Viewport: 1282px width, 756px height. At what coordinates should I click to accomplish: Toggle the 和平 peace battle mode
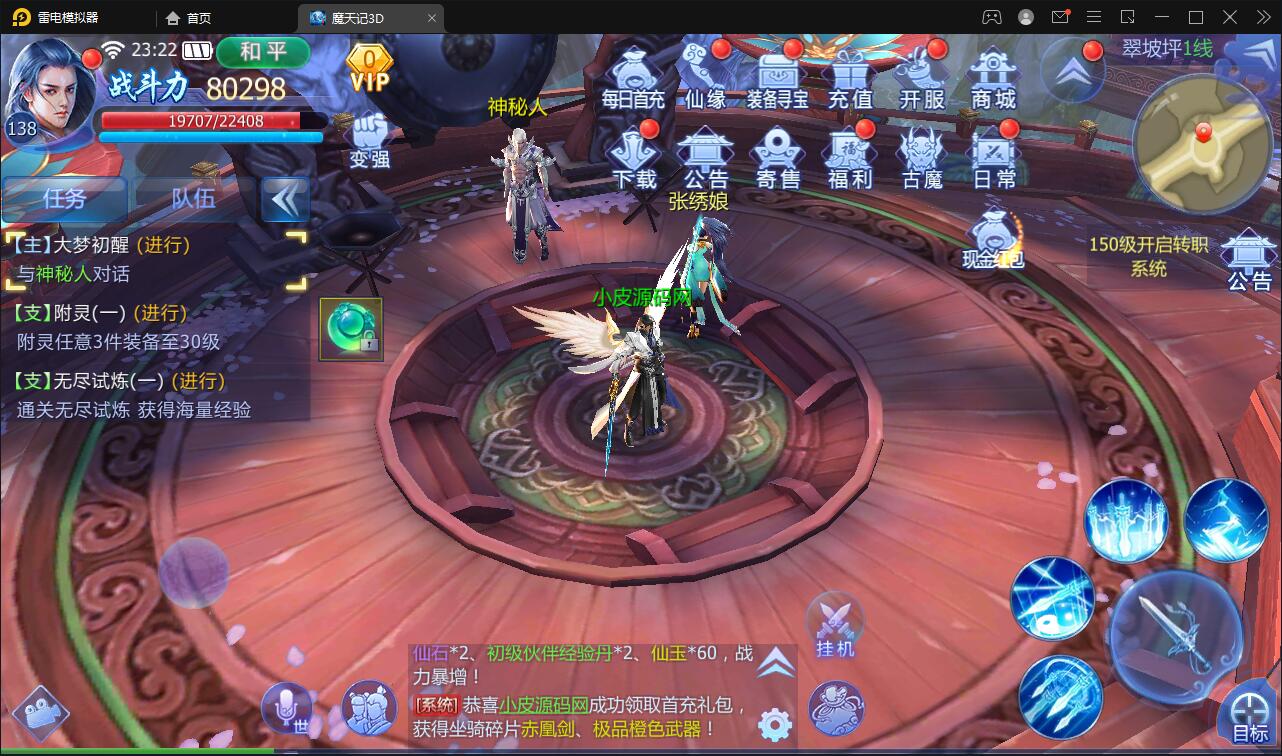click(x=263, y=54)
